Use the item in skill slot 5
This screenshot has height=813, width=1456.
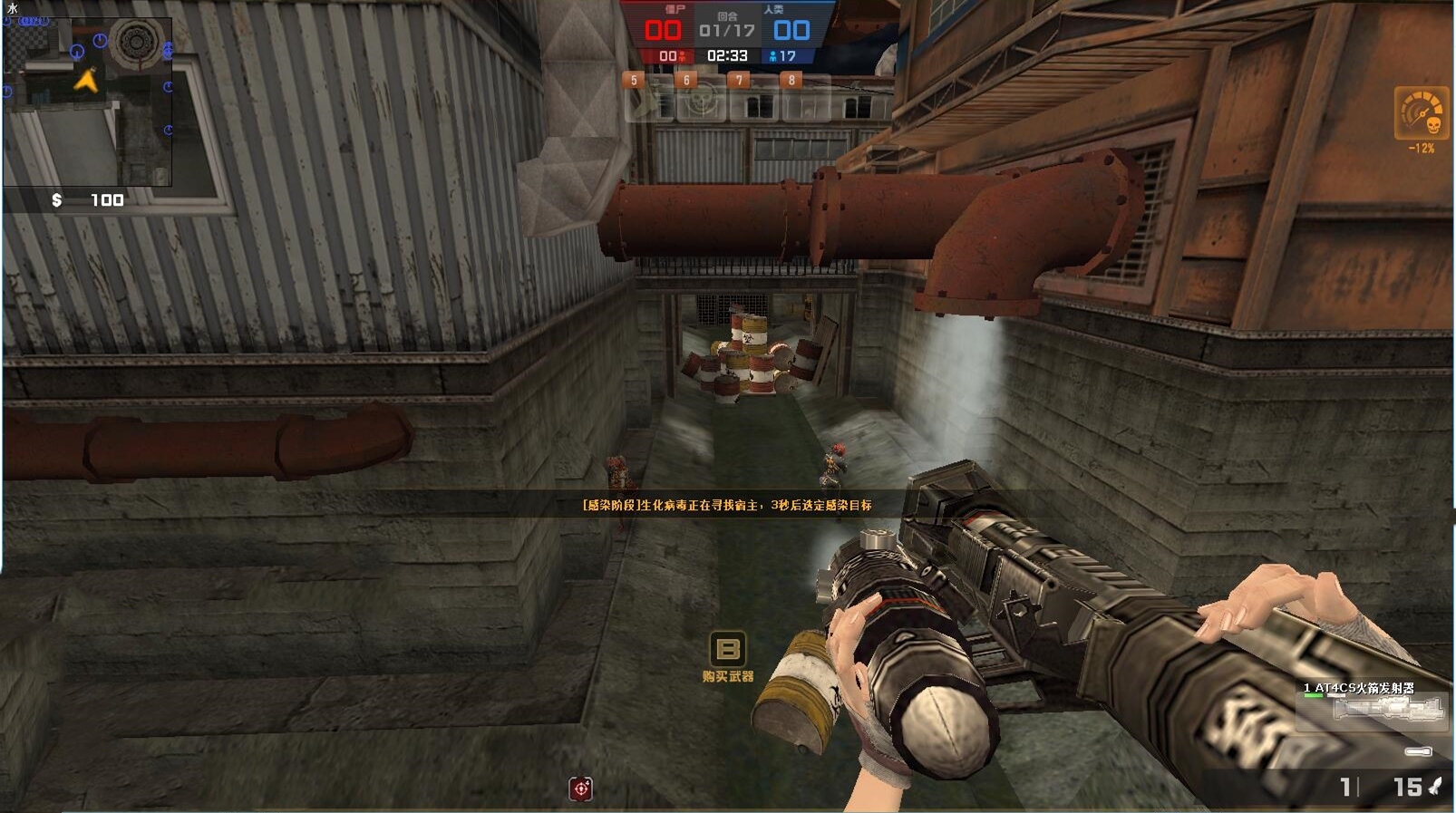tap(649, 101)
